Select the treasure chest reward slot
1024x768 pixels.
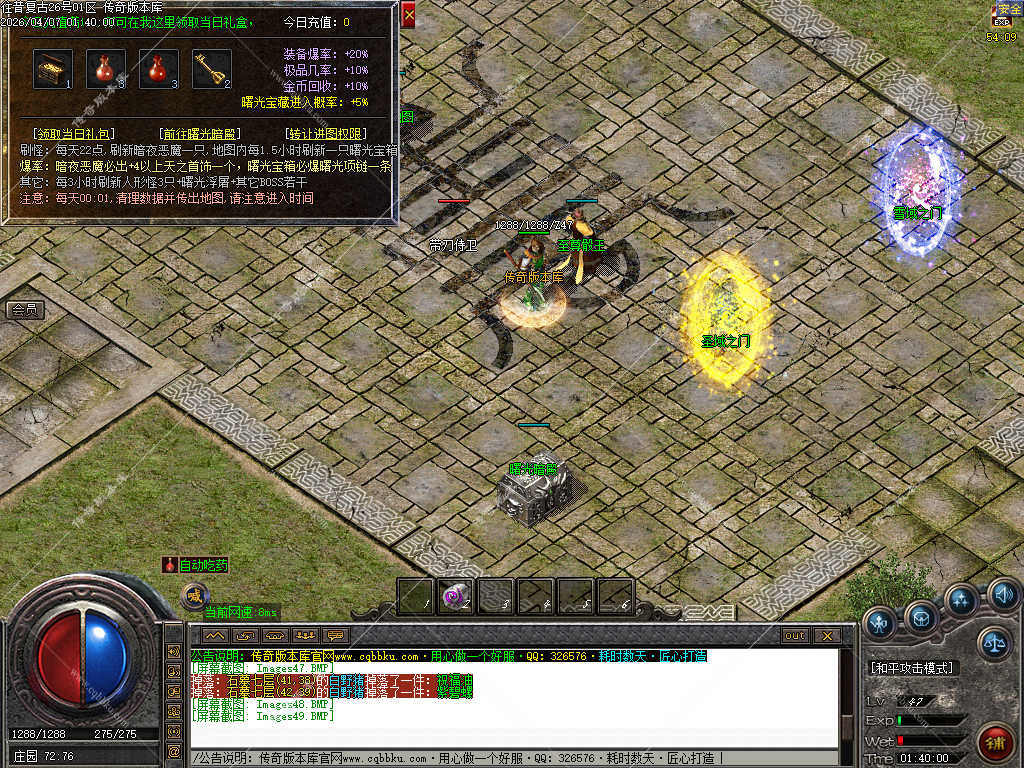pos(52,69)
